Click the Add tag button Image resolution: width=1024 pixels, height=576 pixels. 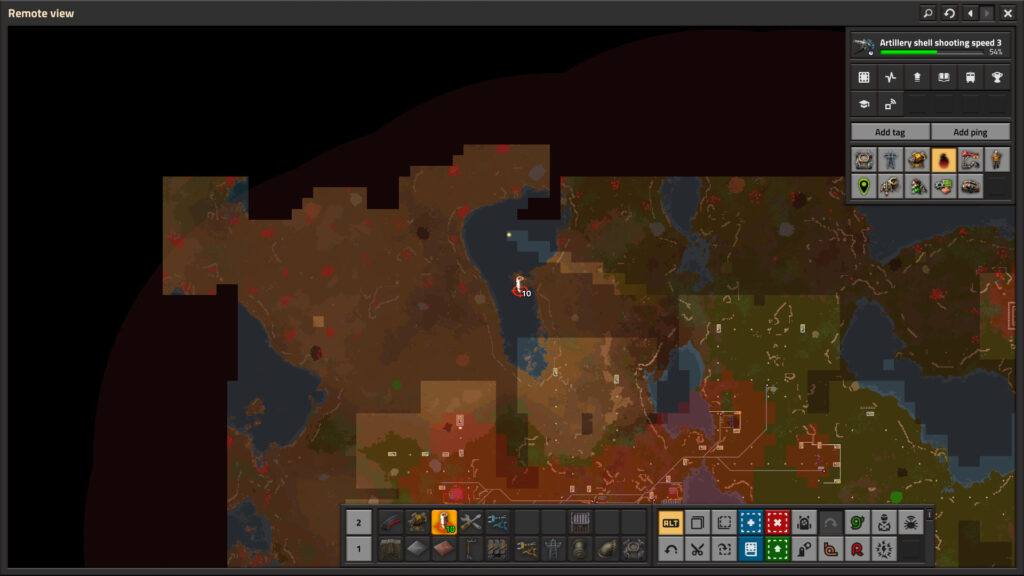(x=889, y=132)
